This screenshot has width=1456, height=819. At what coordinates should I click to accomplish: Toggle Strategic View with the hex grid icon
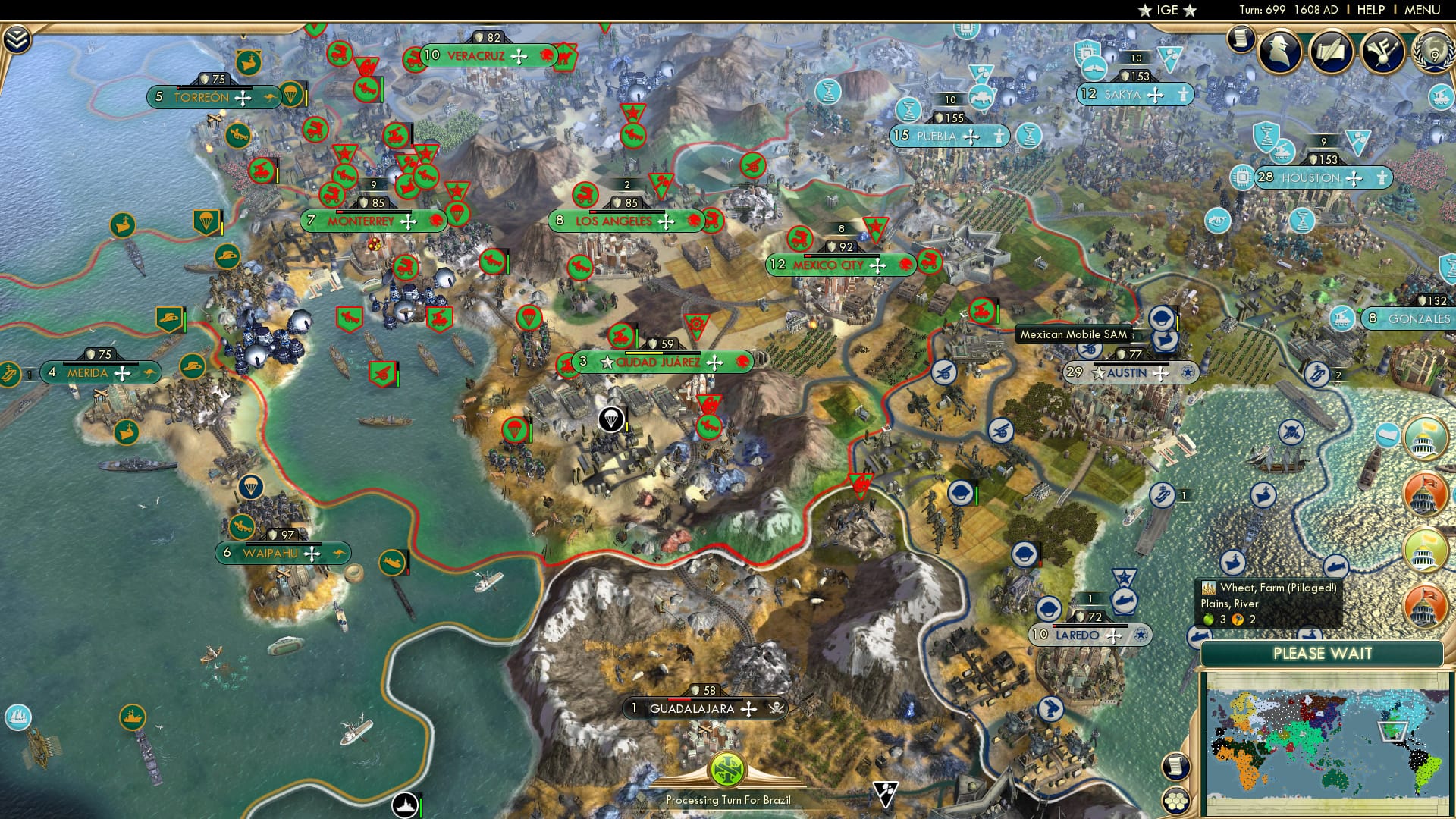pos(1178,801)
